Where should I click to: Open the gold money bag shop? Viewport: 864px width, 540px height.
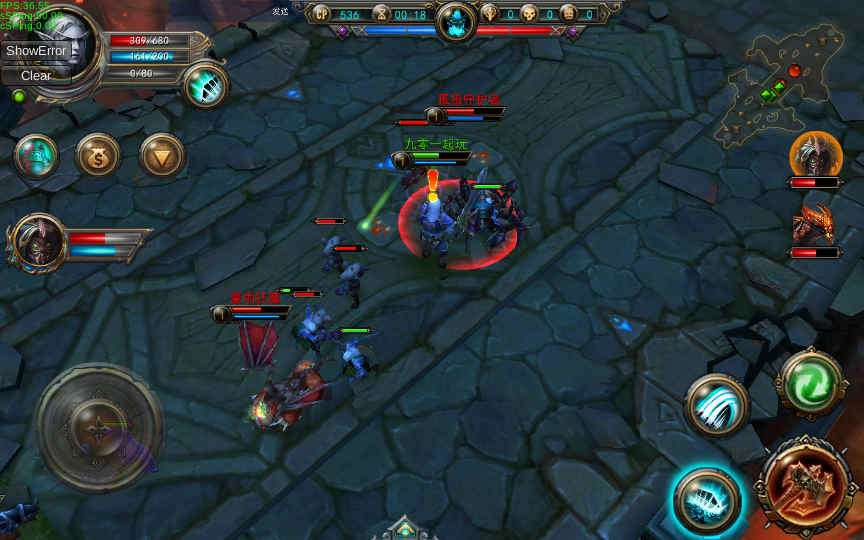(98, 155)
